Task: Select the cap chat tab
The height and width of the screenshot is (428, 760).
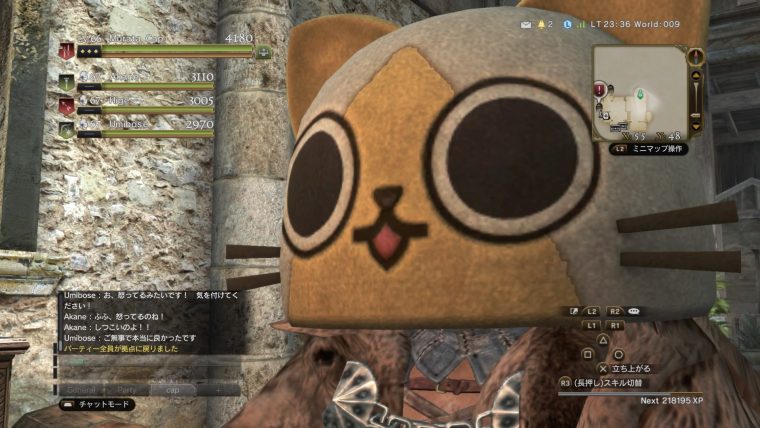Action: coord(172,388)
